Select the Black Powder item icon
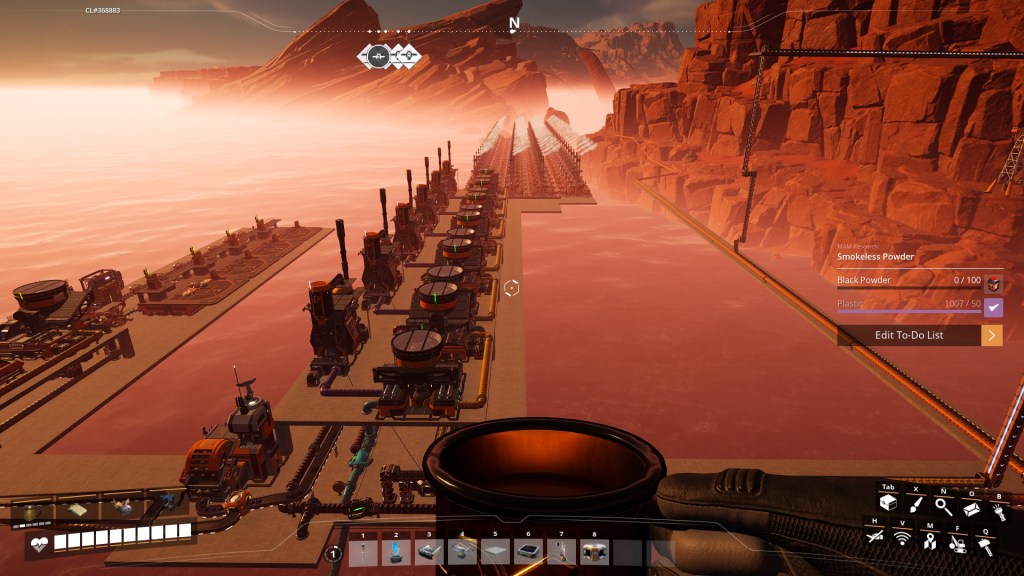 (993, 284)
